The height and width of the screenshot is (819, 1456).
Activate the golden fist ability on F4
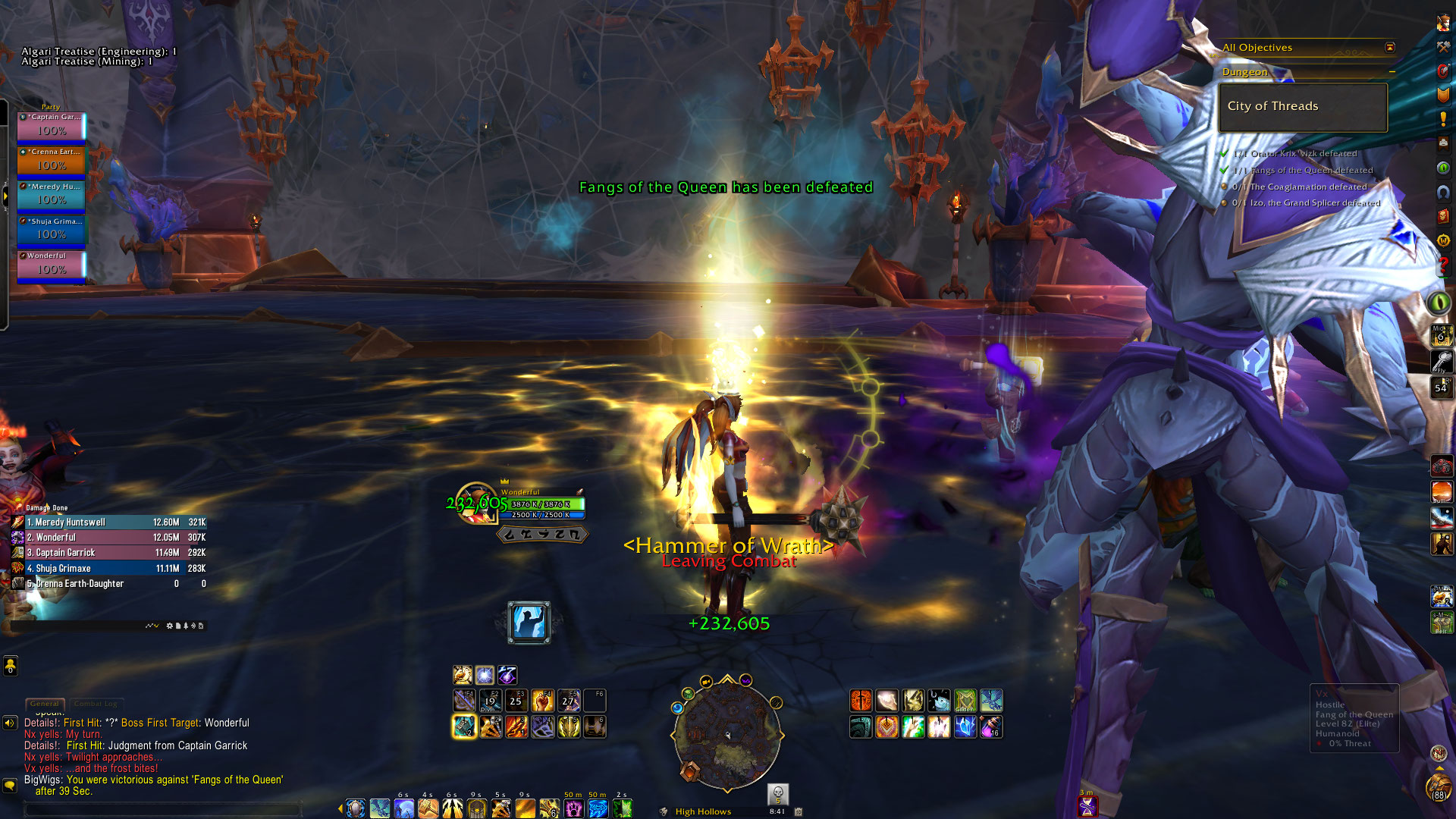click(542, 701)
